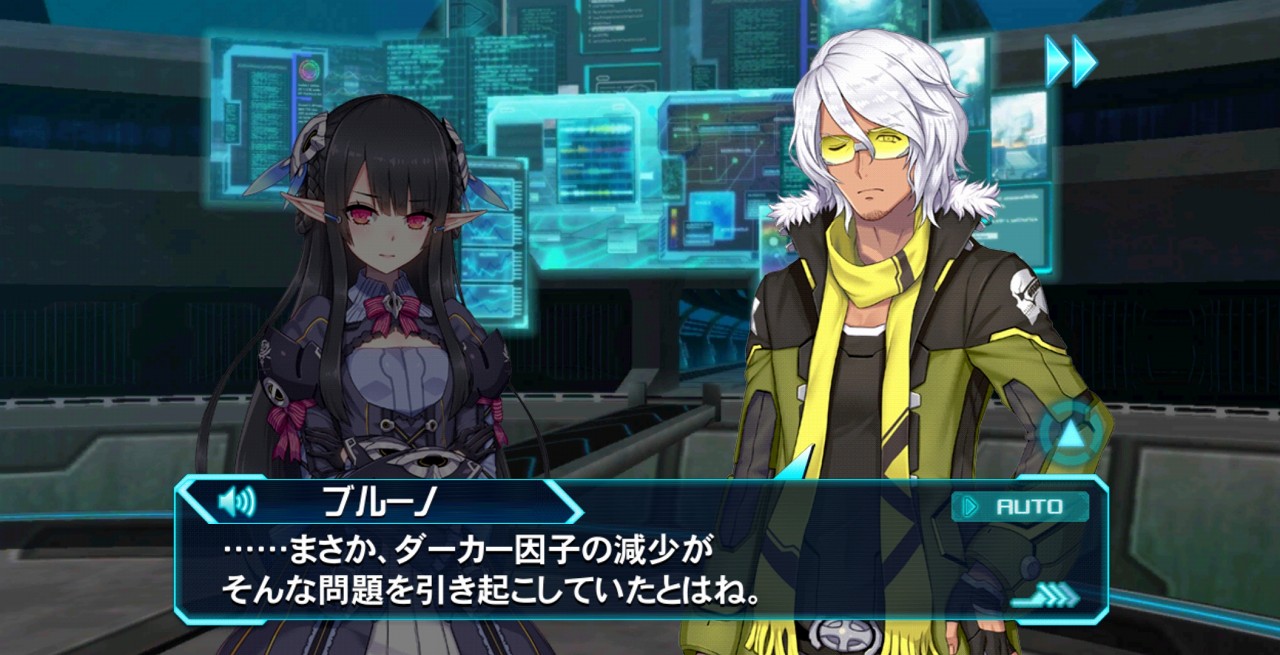Advance dialogue using the next arrows indicator

(x=1046, y=597)
